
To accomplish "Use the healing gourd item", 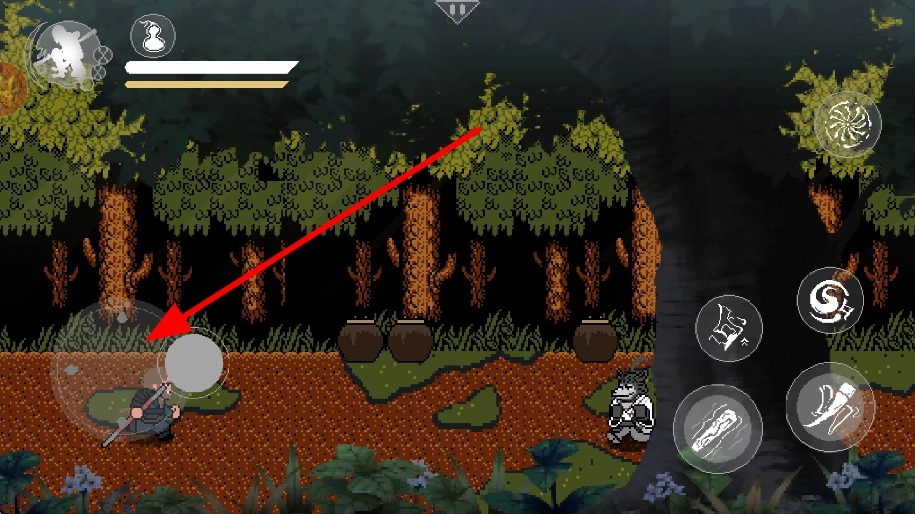I will [153, 37].
